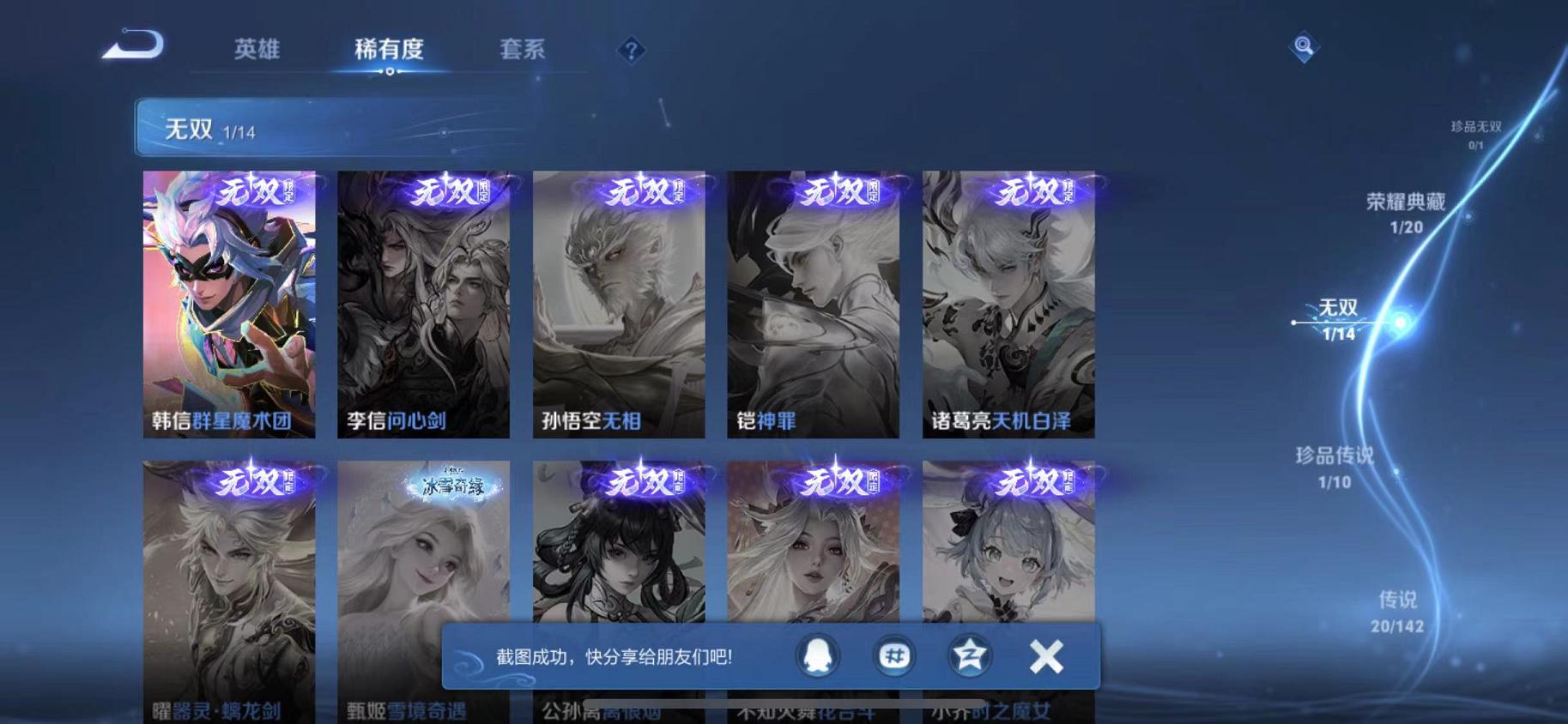Open the question mark help icon

coord(631,51)
